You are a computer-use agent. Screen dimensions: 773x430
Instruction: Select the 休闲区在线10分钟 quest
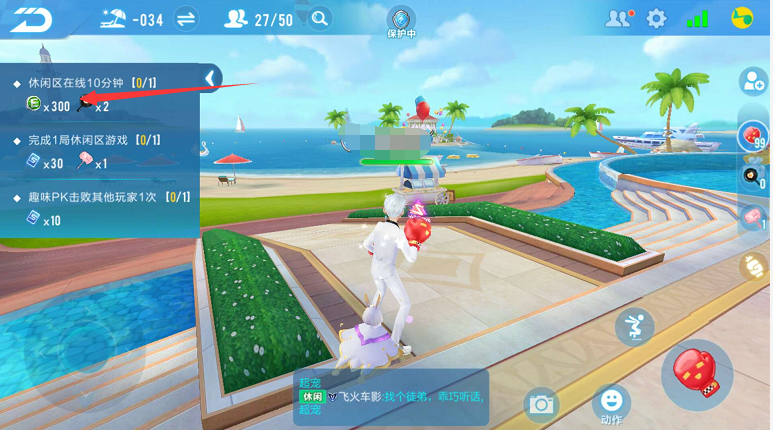92,82
